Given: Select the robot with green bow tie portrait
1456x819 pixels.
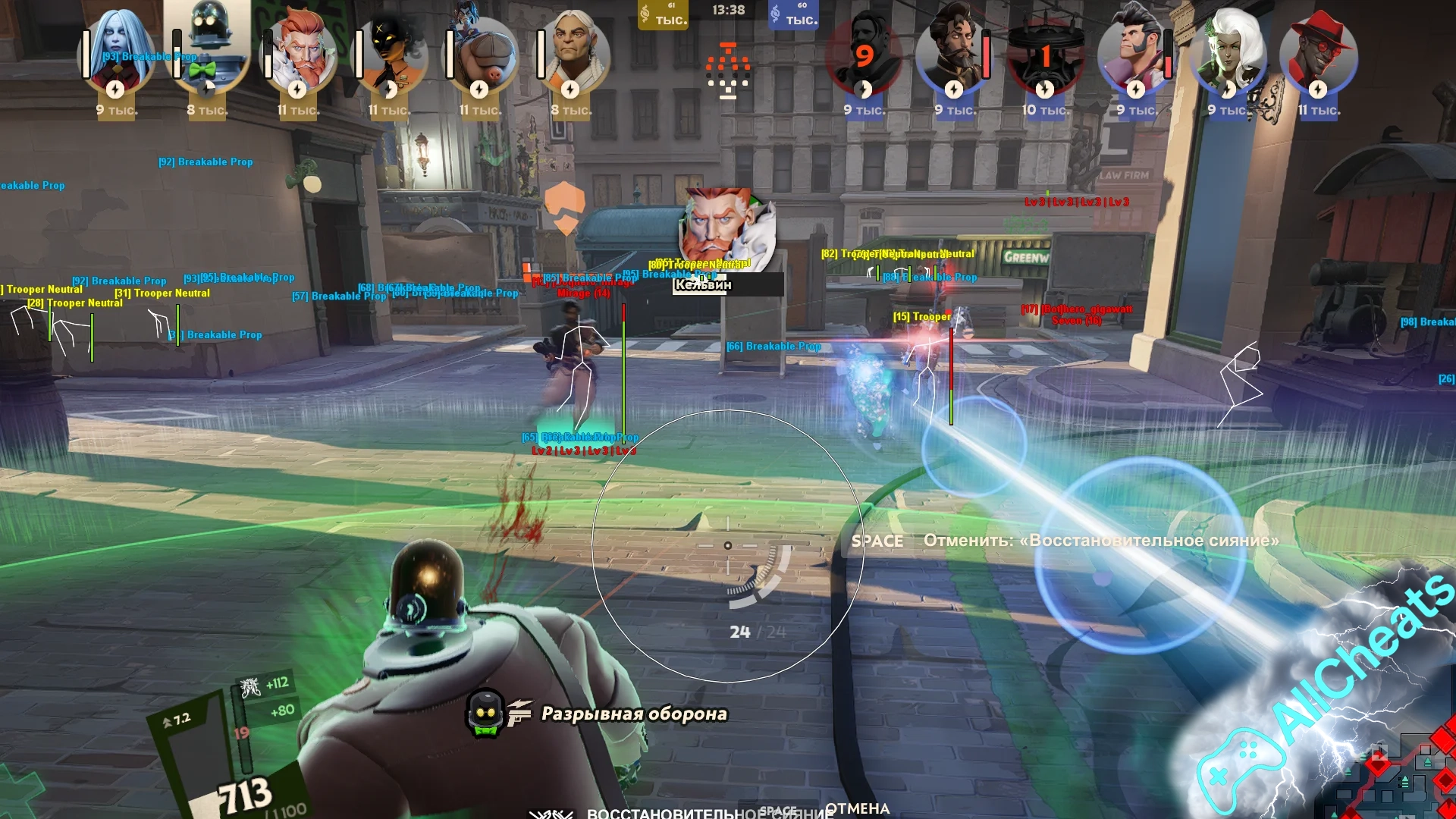Looking at the screenshot, I should click(x=207, y=47).
